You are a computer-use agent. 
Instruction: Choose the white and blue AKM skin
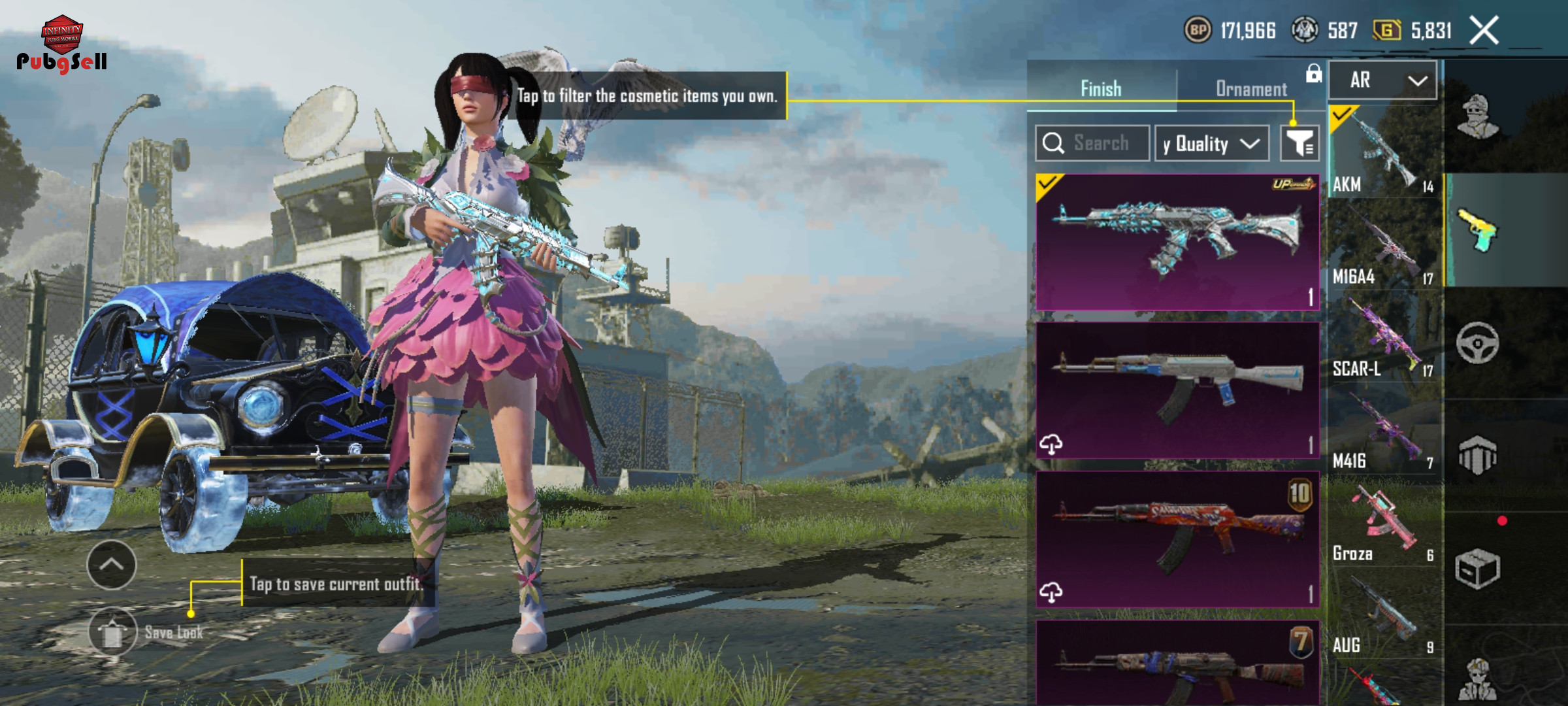pos(1177,390)
